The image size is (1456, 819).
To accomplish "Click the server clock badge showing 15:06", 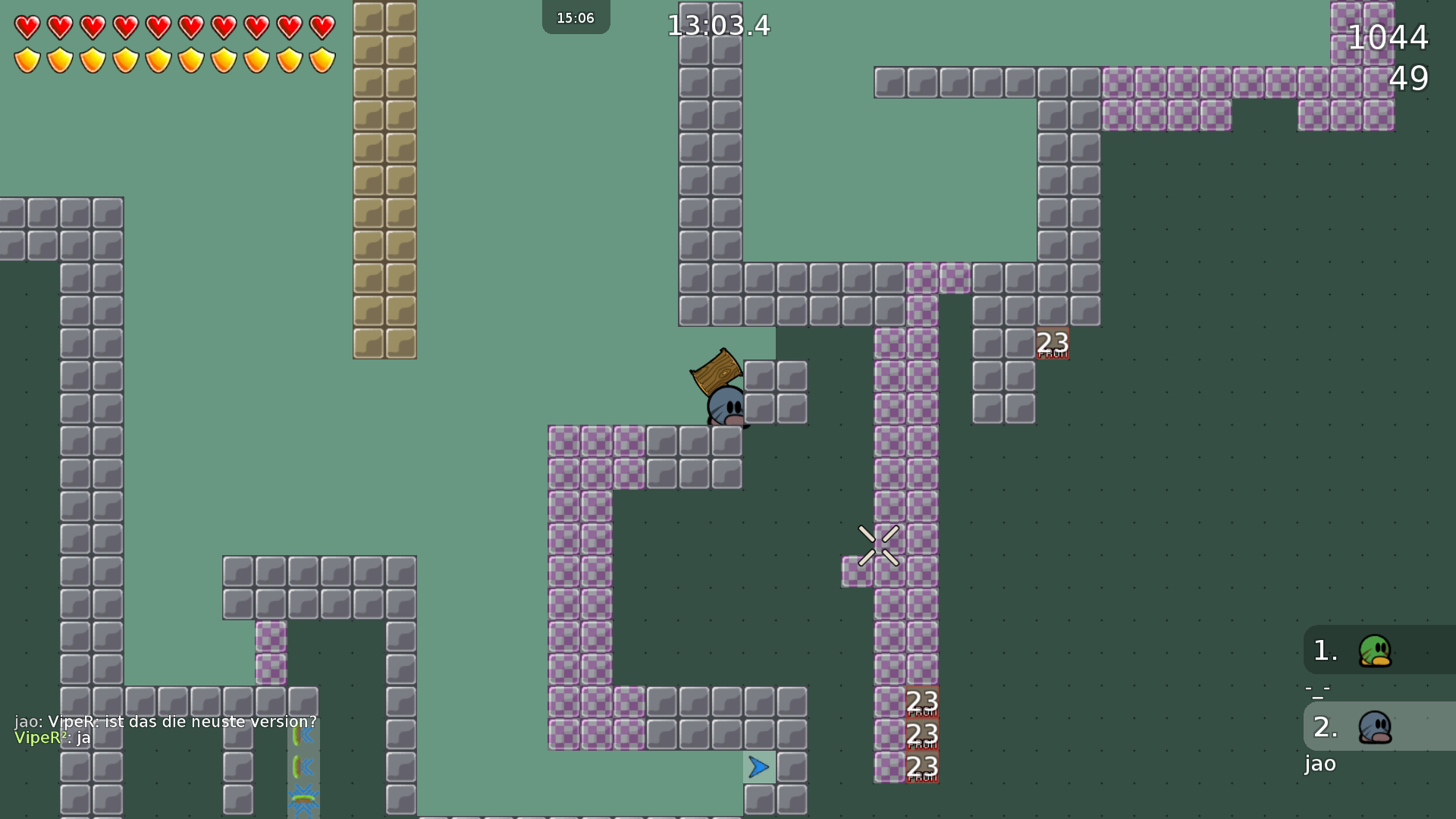I will click(x=576, y=17).
